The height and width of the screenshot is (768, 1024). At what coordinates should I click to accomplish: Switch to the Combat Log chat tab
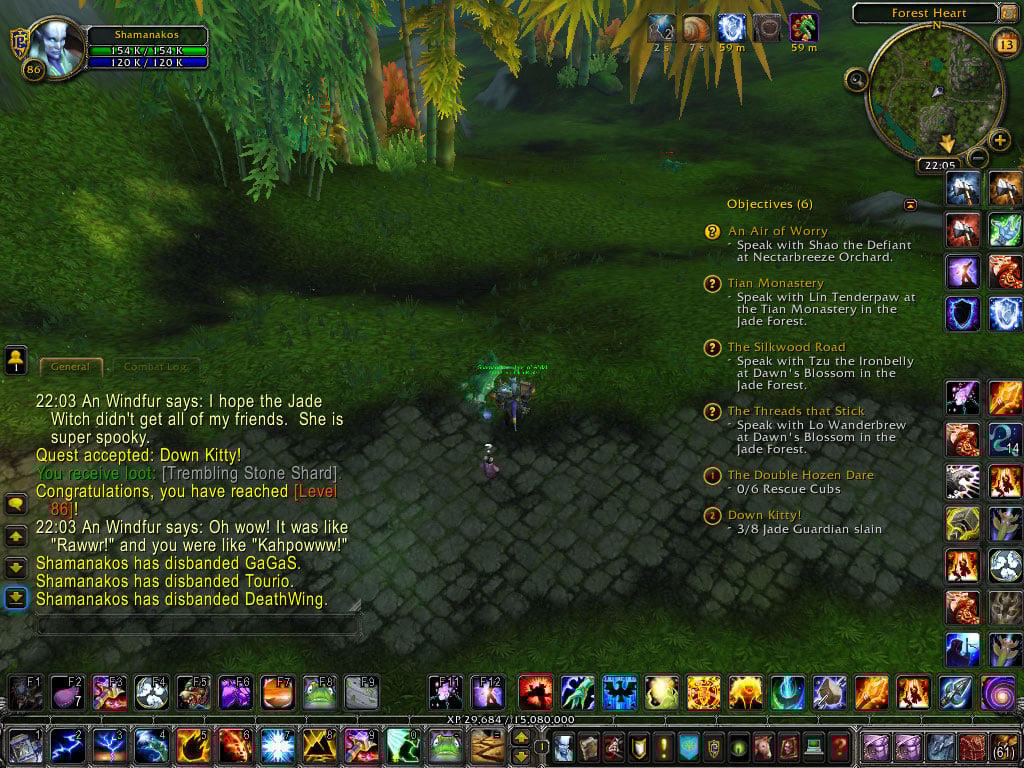pos(155,367)
